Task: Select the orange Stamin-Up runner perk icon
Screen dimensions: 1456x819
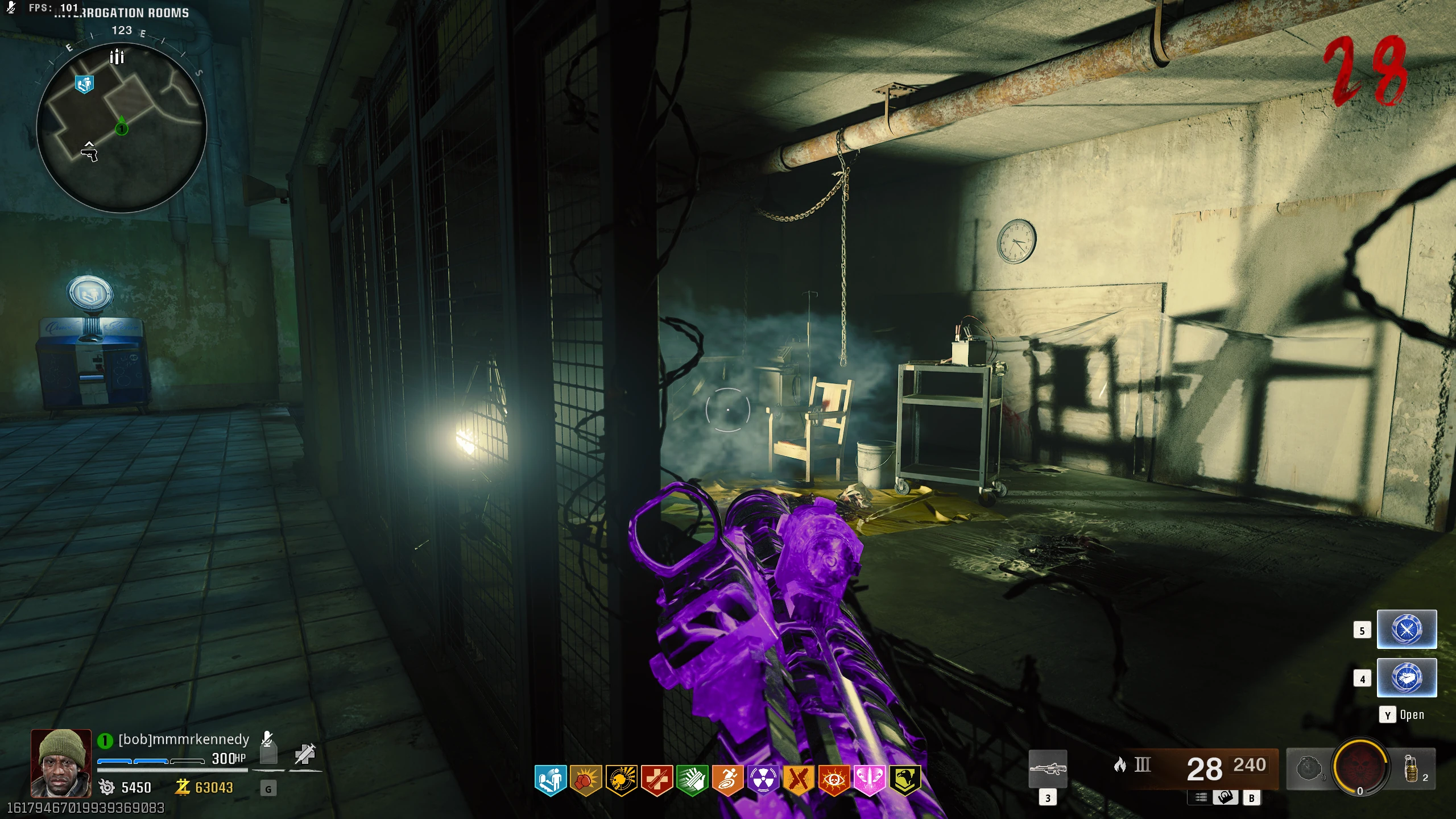Action: [x=727, y=780]
